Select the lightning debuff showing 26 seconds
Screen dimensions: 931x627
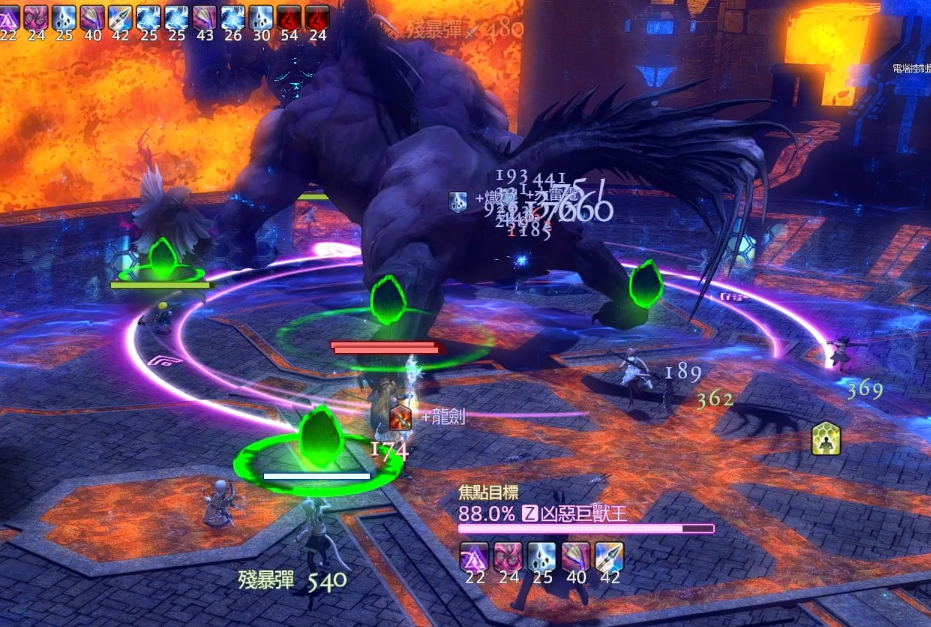pos(233,16)
